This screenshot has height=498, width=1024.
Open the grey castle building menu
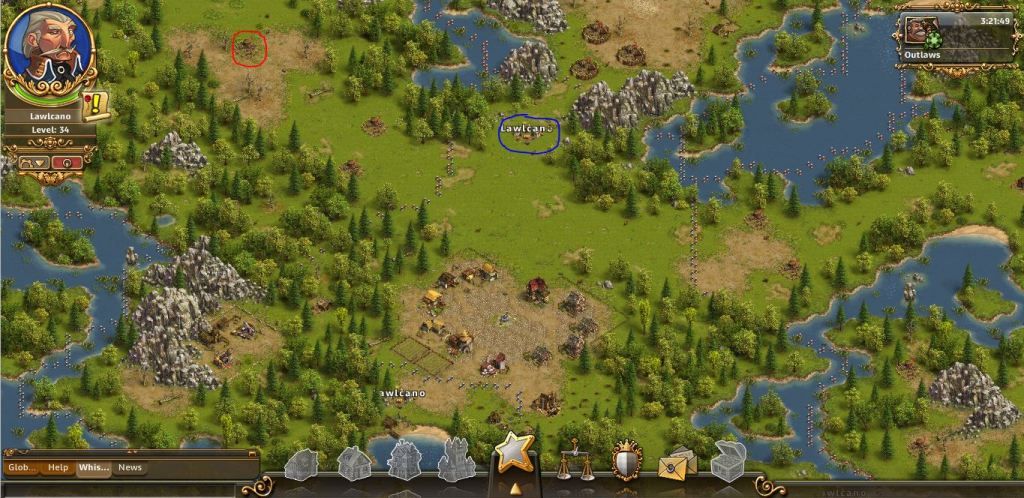(x=456, y=459)
